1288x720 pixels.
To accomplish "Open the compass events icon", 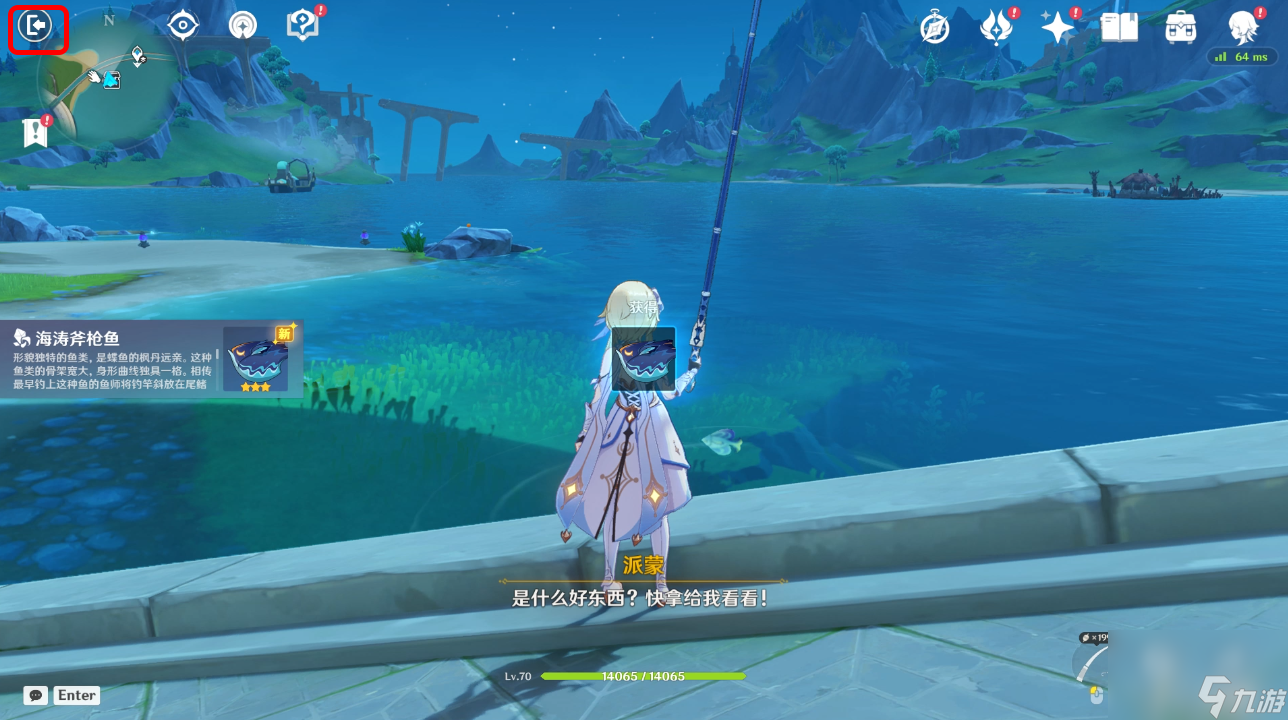I will click(x=935, y=28).
